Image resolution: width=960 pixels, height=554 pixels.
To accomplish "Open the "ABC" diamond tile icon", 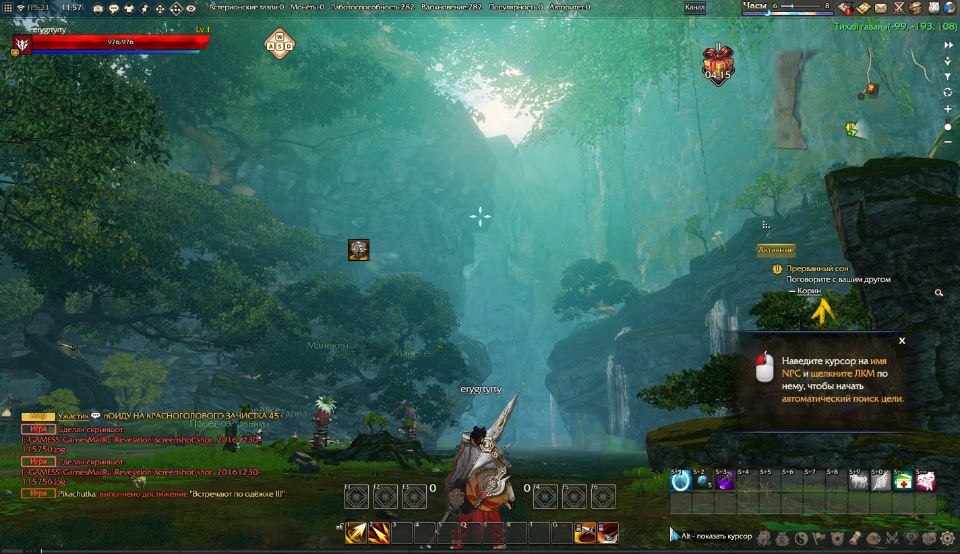I will pos(281,44).
